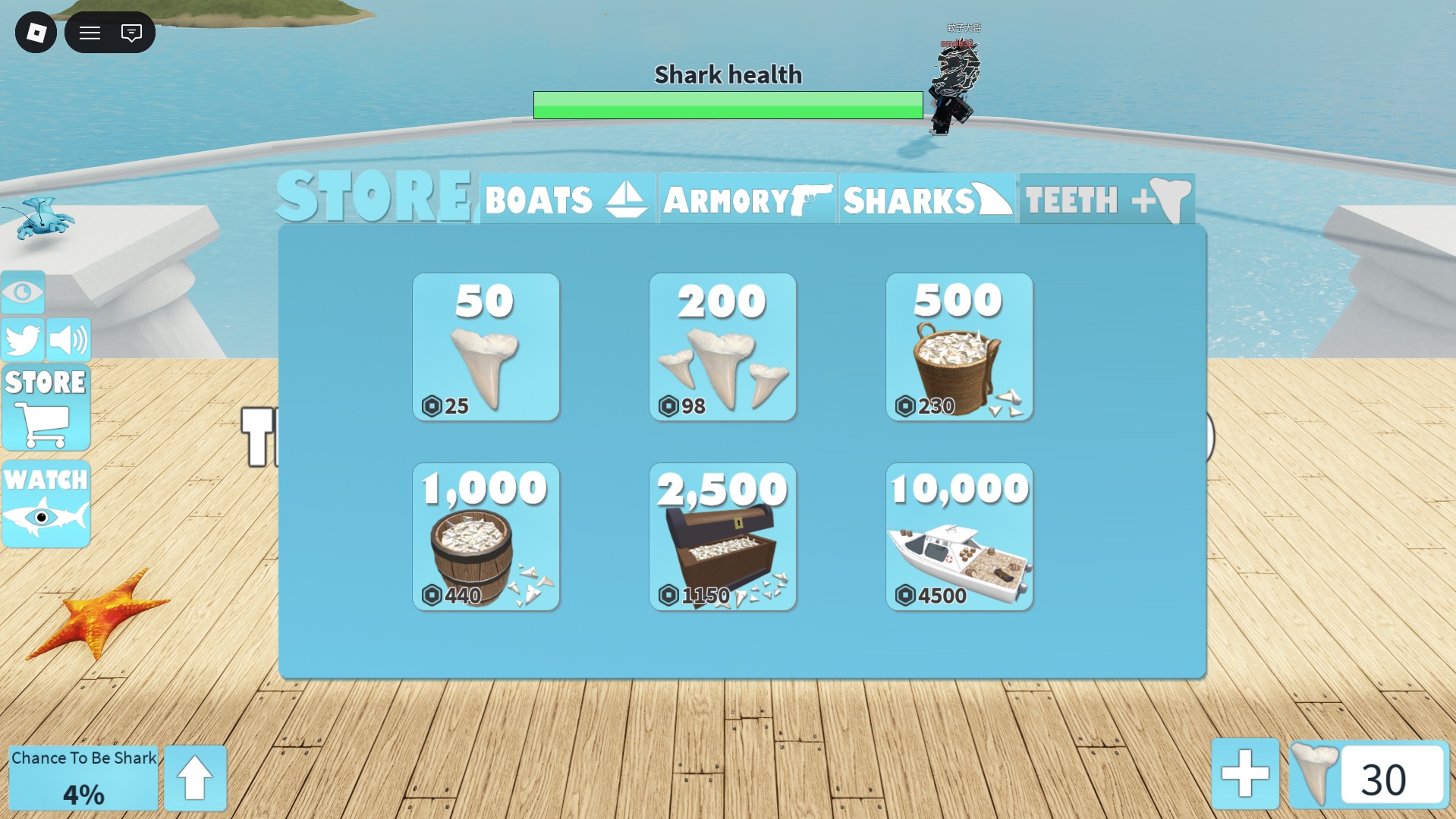The height and width of the screenshot is (819, 1456).
Task: Open the TEETH+ store tab
Action: [1105, 200]
